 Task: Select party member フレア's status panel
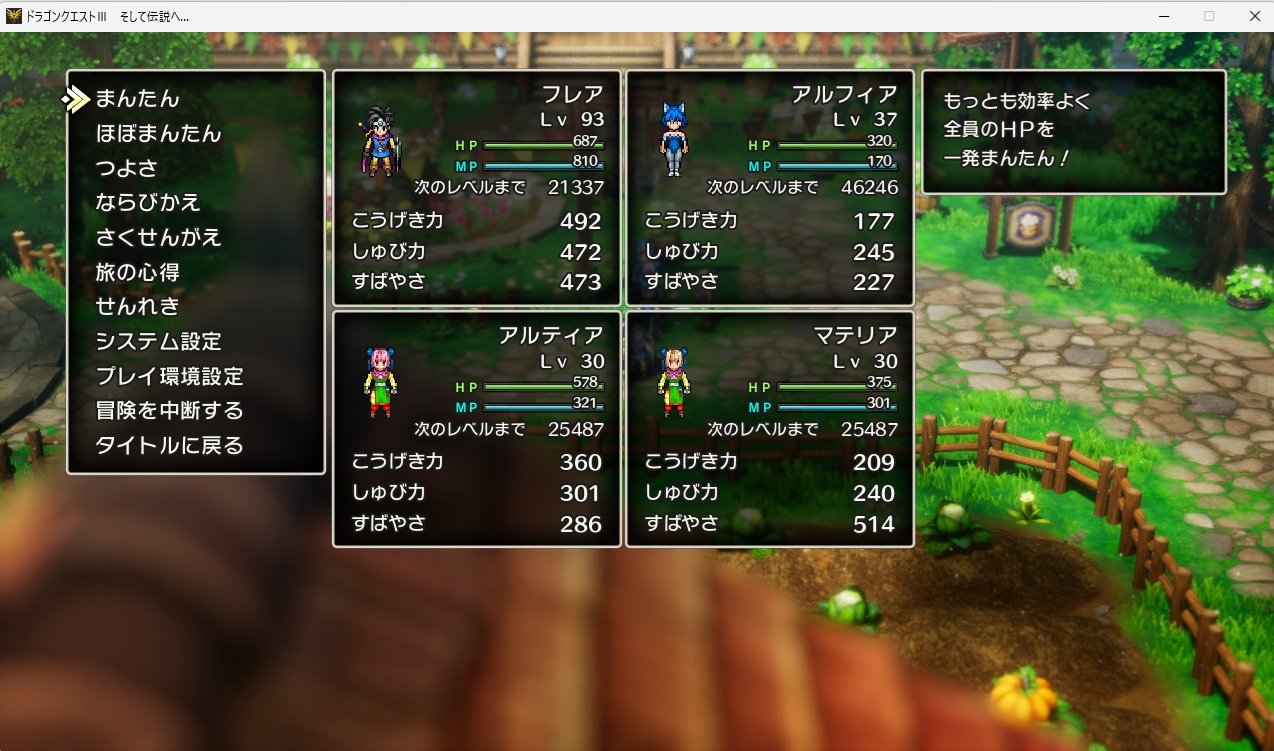click(477, 188)
